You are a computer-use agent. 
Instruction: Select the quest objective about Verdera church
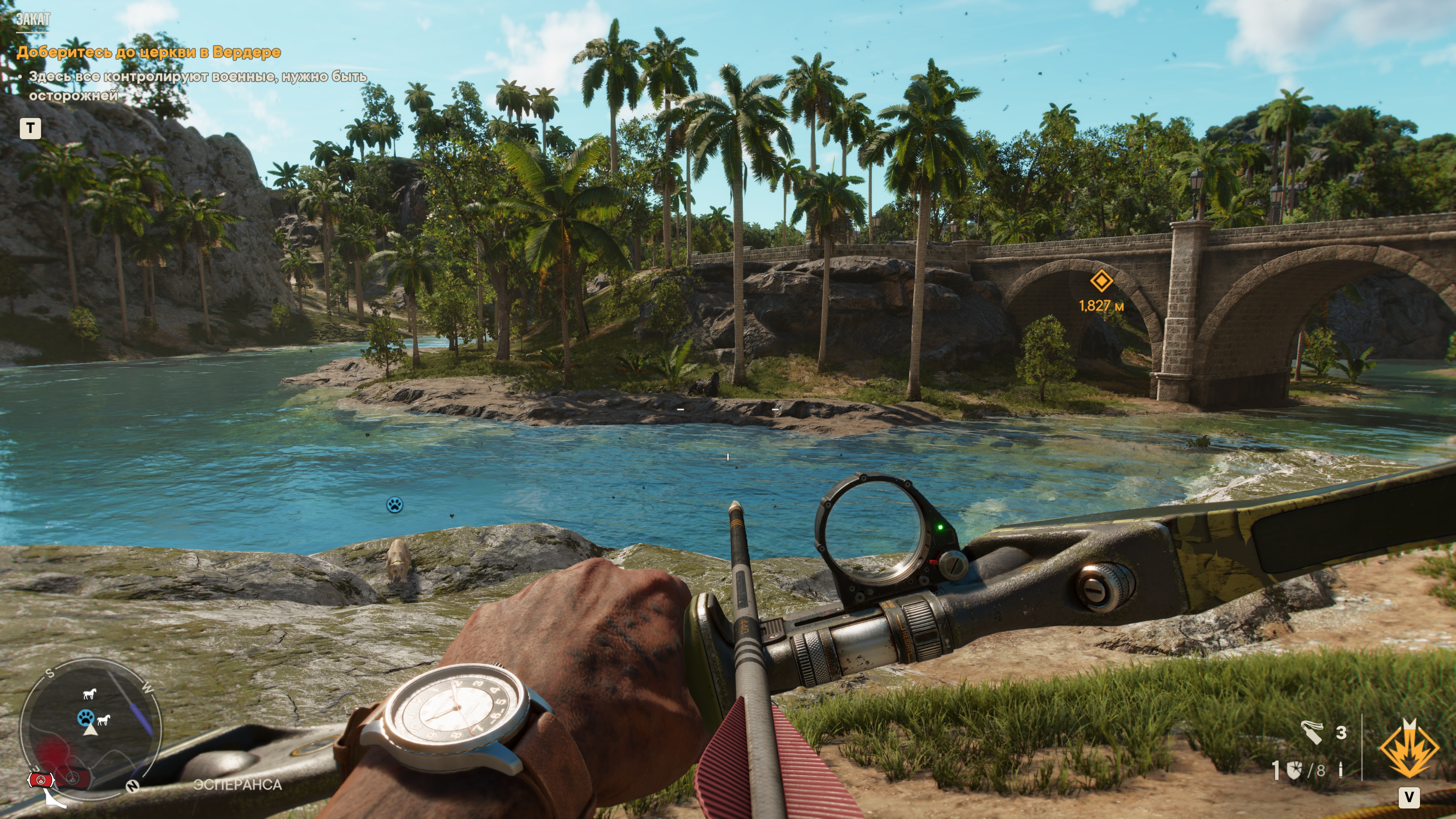[149, 52]
